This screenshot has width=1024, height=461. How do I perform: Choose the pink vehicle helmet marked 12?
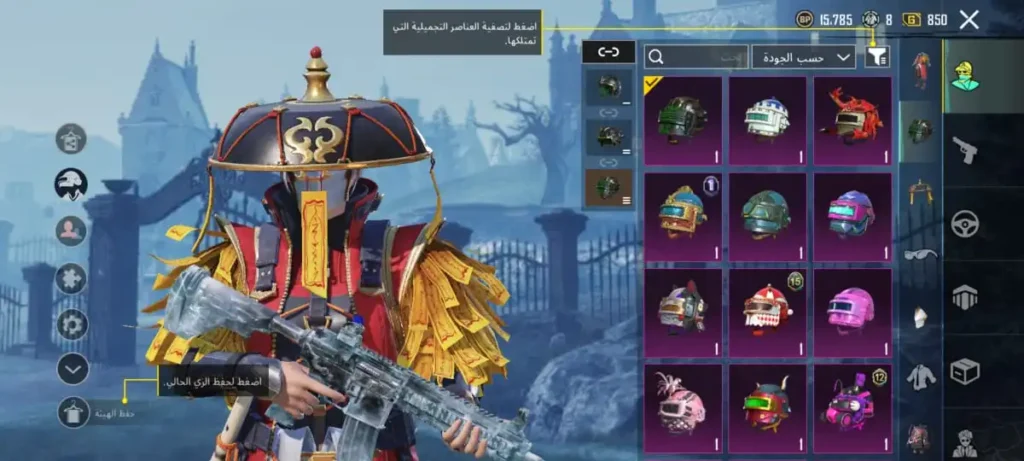851,403
